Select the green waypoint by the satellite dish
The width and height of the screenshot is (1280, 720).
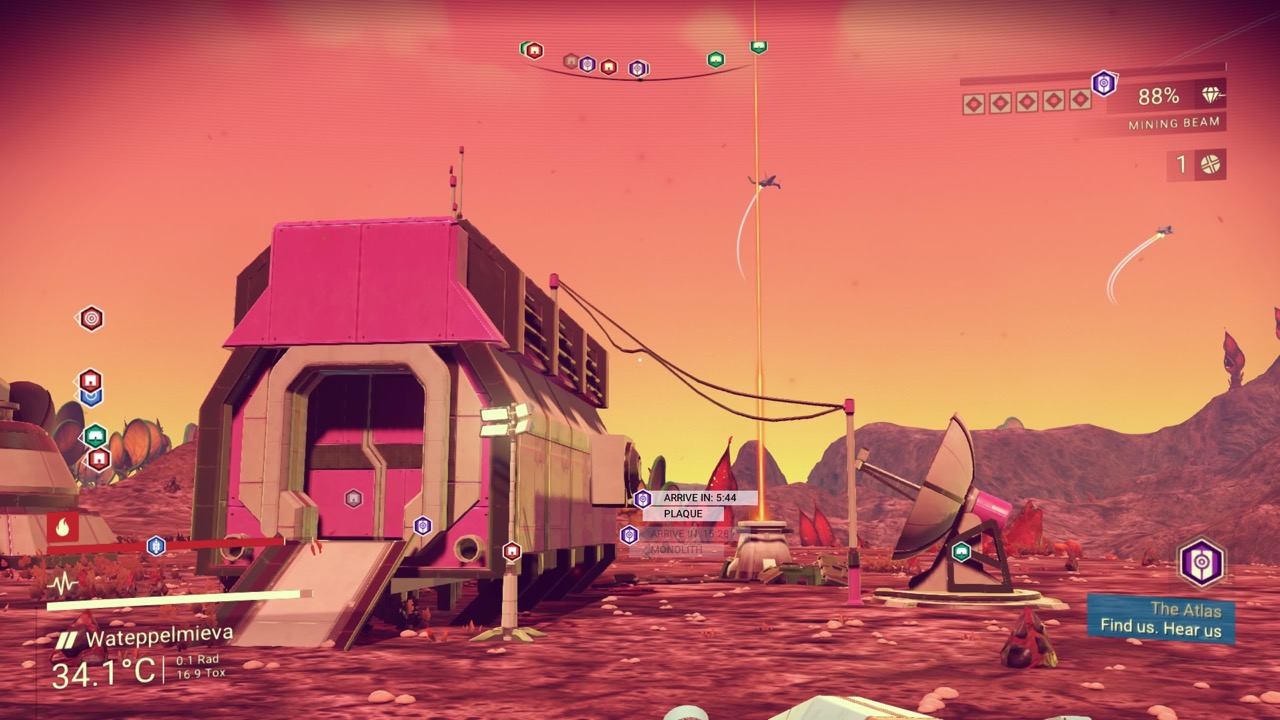(x=961, y=551)
